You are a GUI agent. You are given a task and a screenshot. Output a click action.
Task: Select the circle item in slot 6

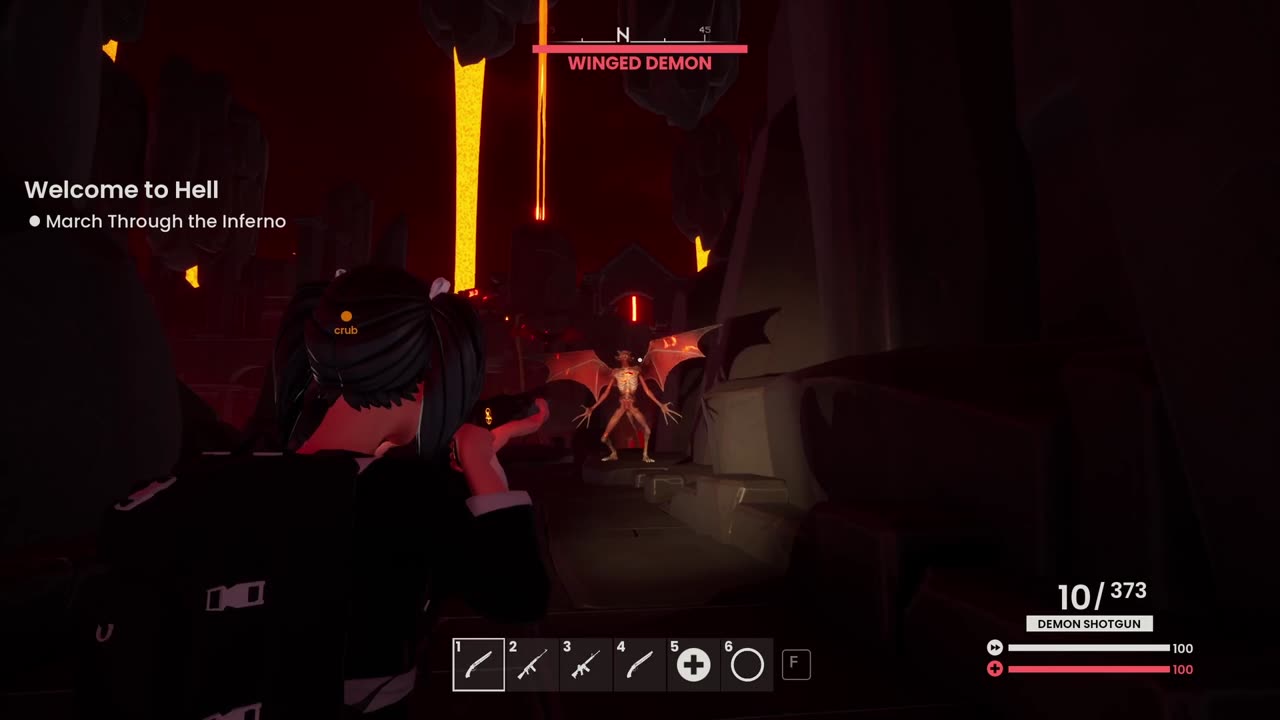747,664
